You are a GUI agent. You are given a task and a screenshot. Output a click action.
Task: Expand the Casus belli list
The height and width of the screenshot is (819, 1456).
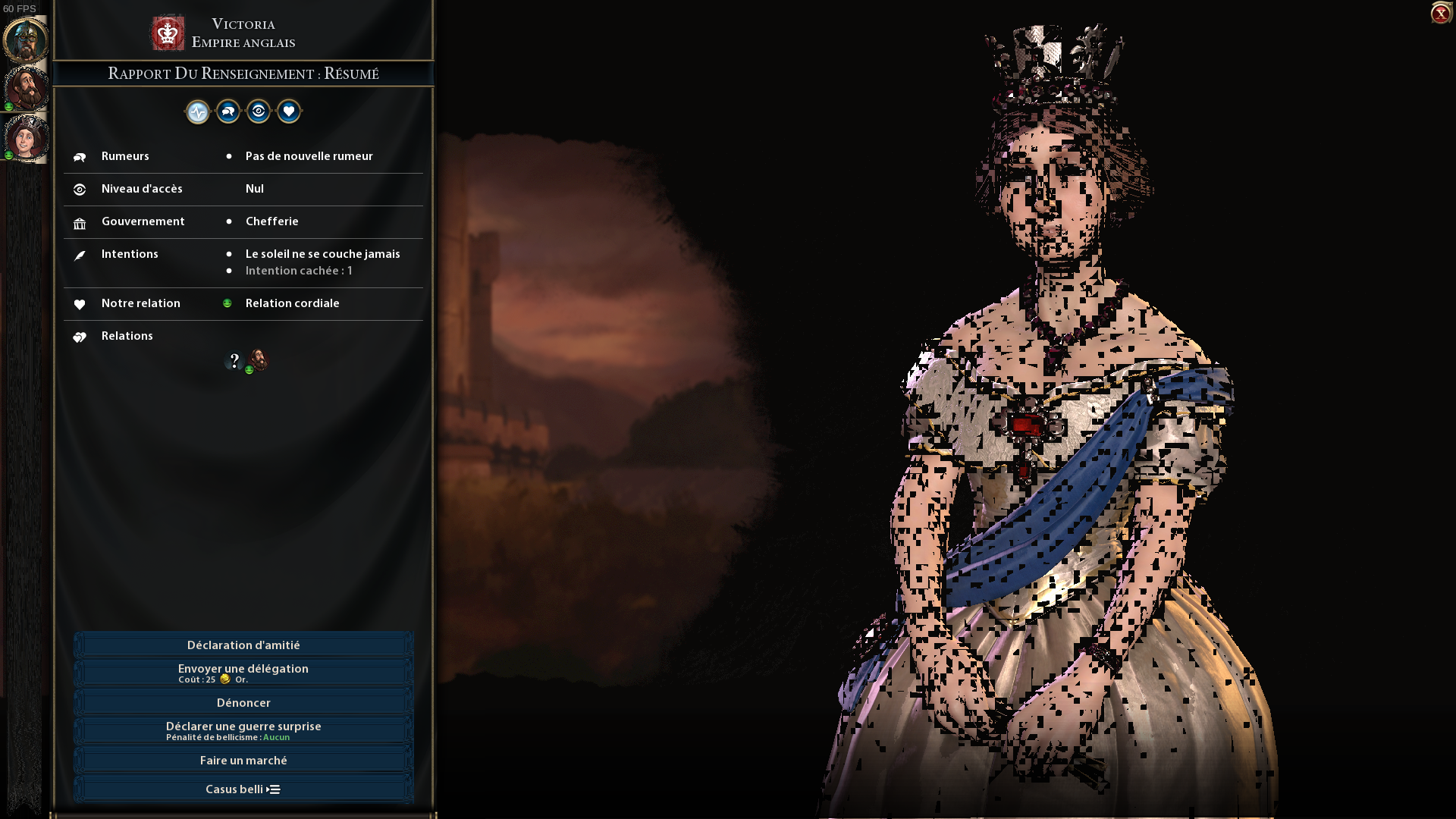[x=243, y=789]
